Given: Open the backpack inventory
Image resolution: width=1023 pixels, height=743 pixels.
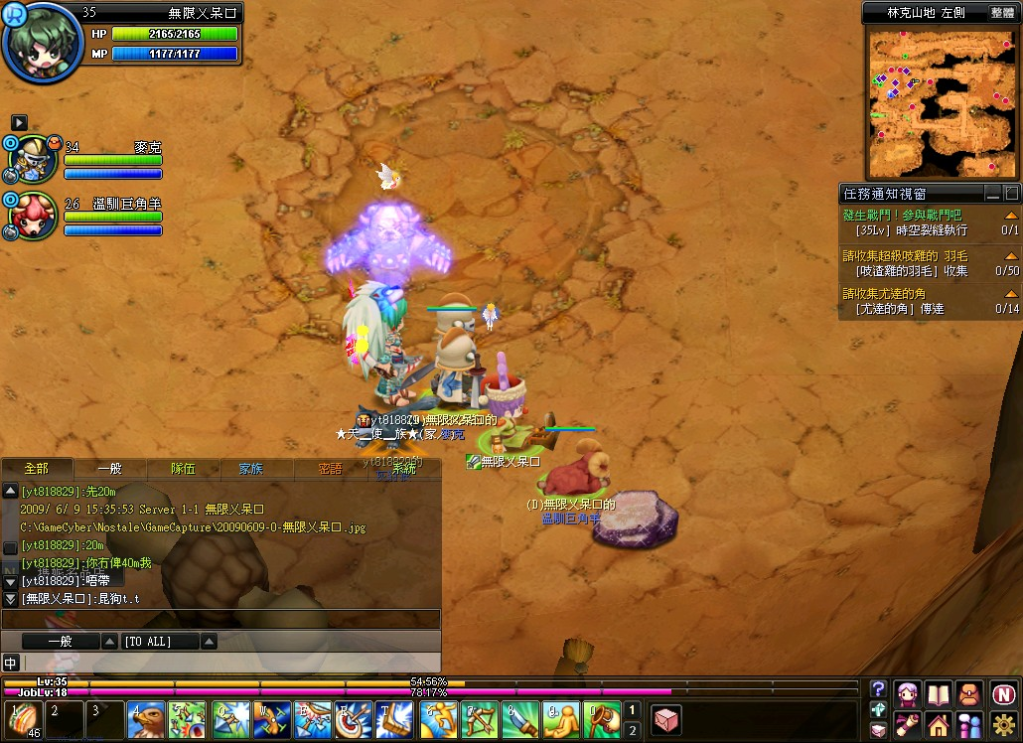Looking at the screenshot, I should click(x=968, y=694).
